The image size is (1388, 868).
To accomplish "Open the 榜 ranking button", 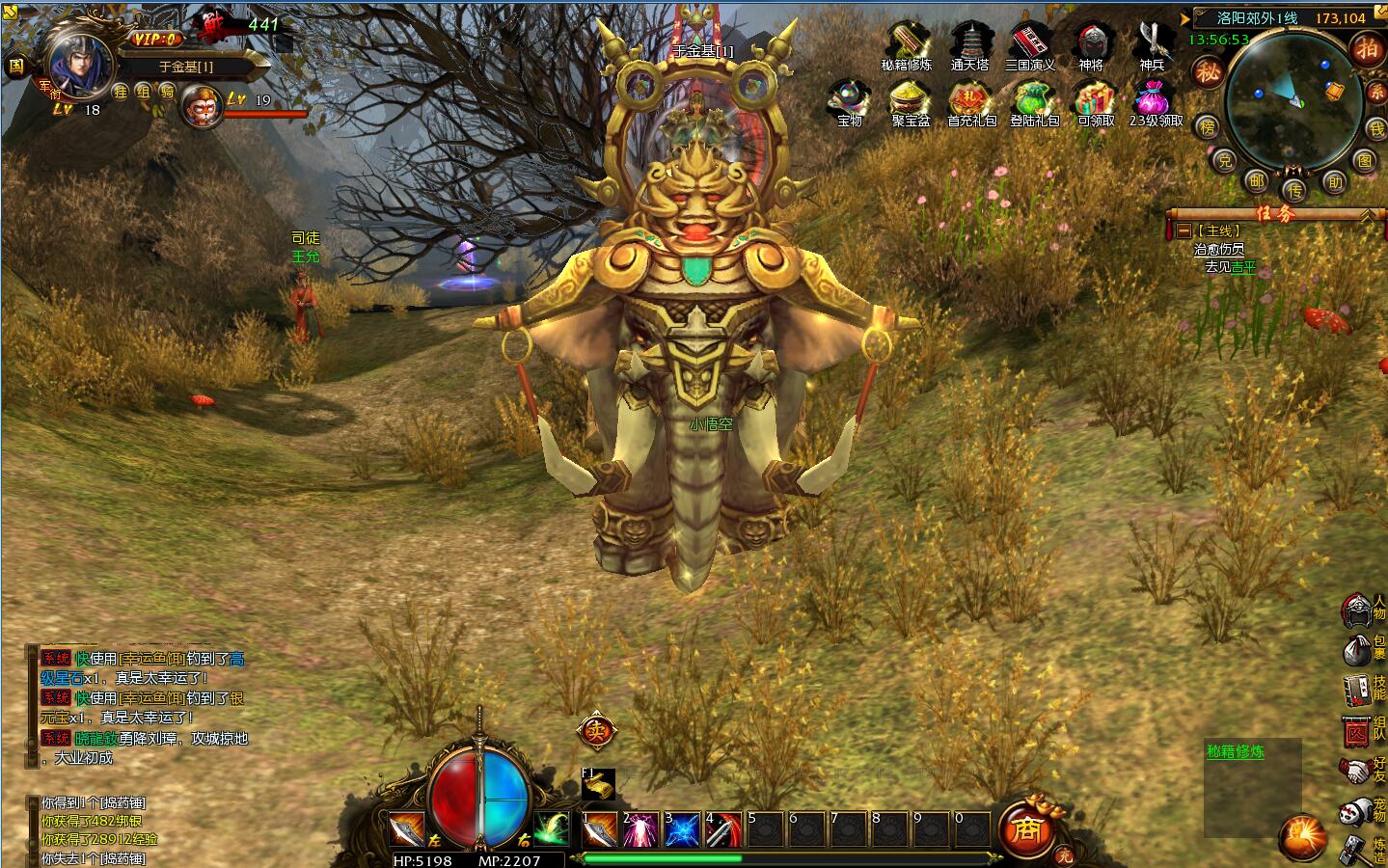I will [x=1207, y=126].
